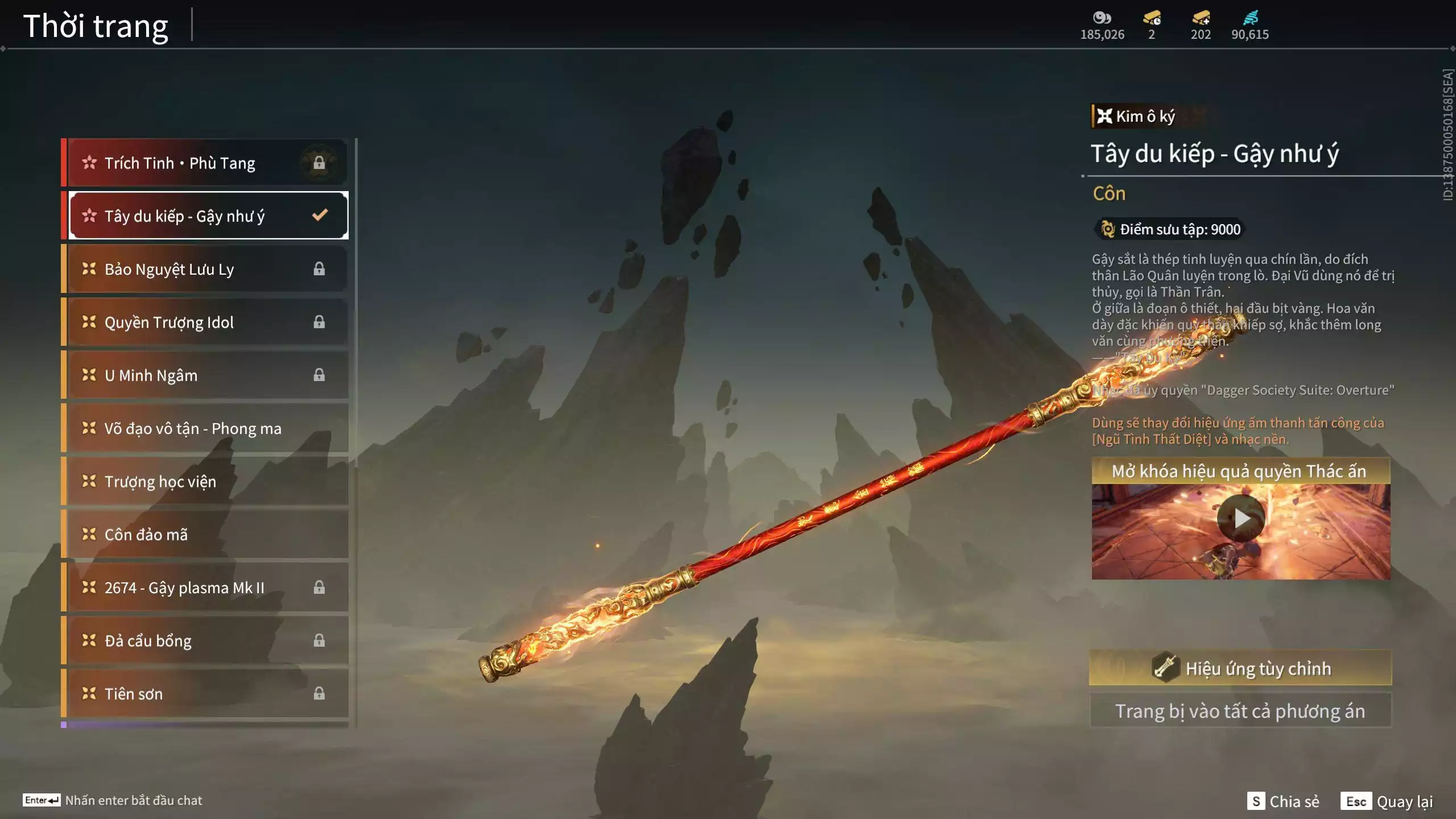Select Bảo Nguyệt Lưu Ly from the list

click(205, 269)
